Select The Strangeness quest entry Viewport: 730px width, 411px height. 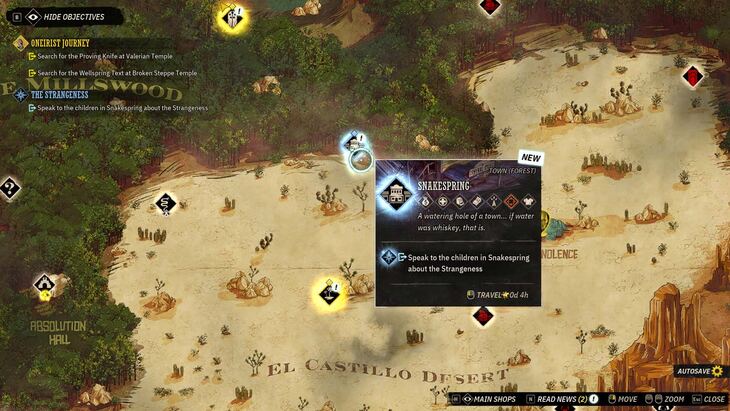[59, 95]
